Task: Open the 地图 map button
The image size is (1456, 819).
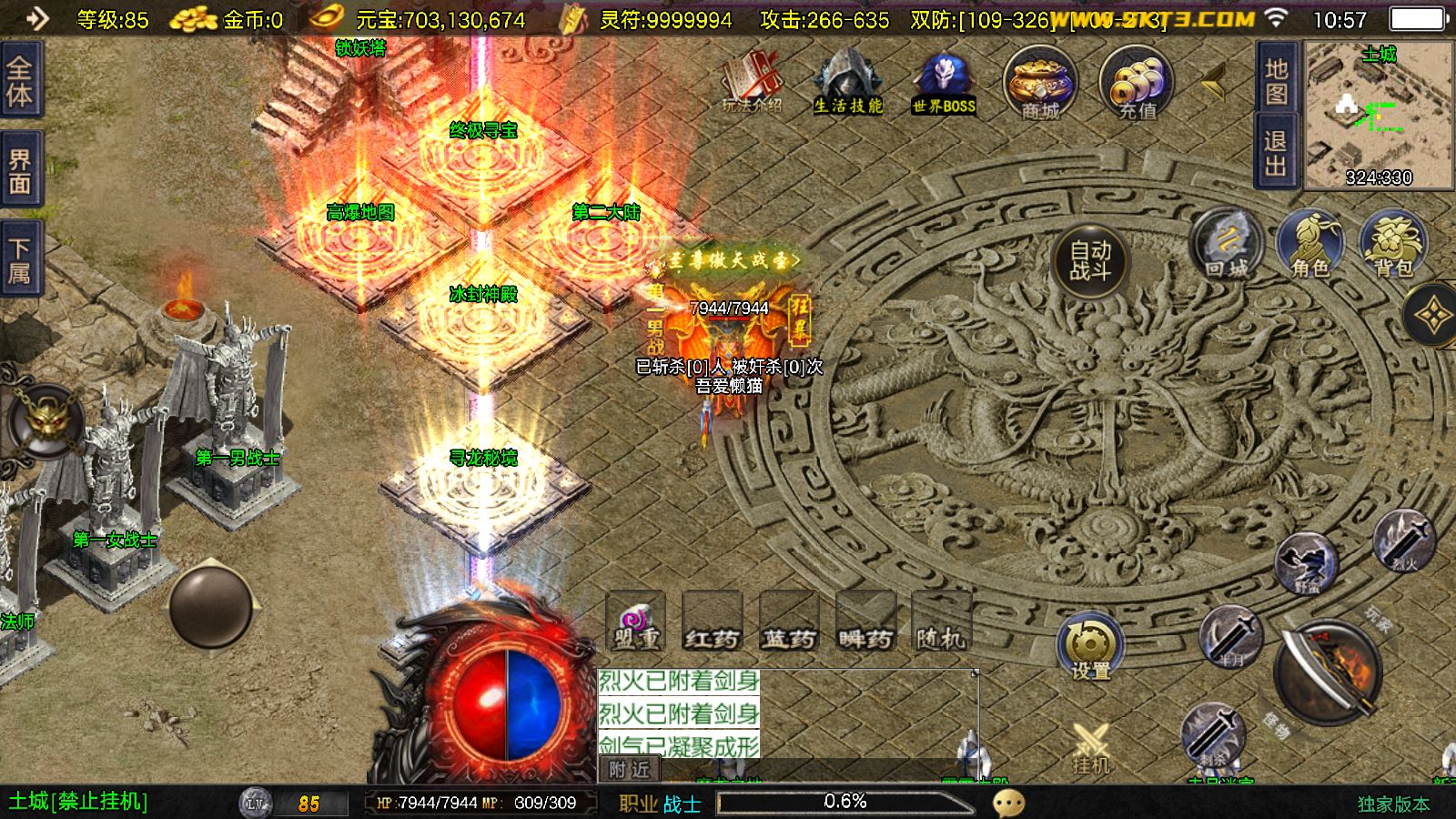Action: click(x=1276, y=80)
